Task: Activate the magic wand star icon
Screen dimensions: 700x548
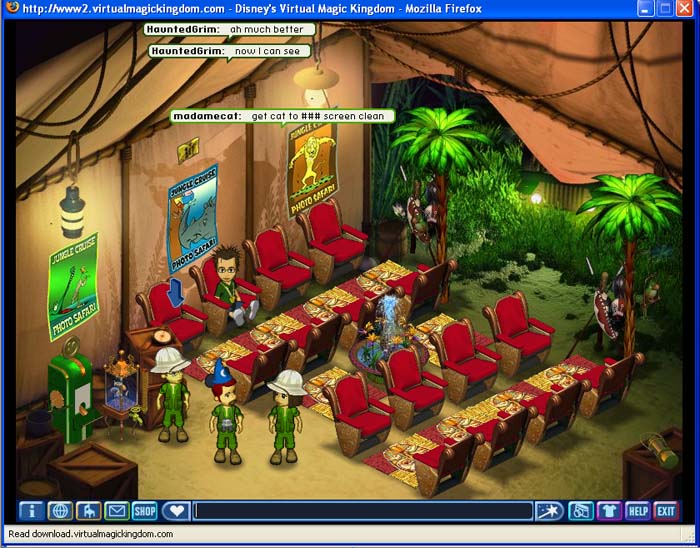Action: tap(548, 511)
